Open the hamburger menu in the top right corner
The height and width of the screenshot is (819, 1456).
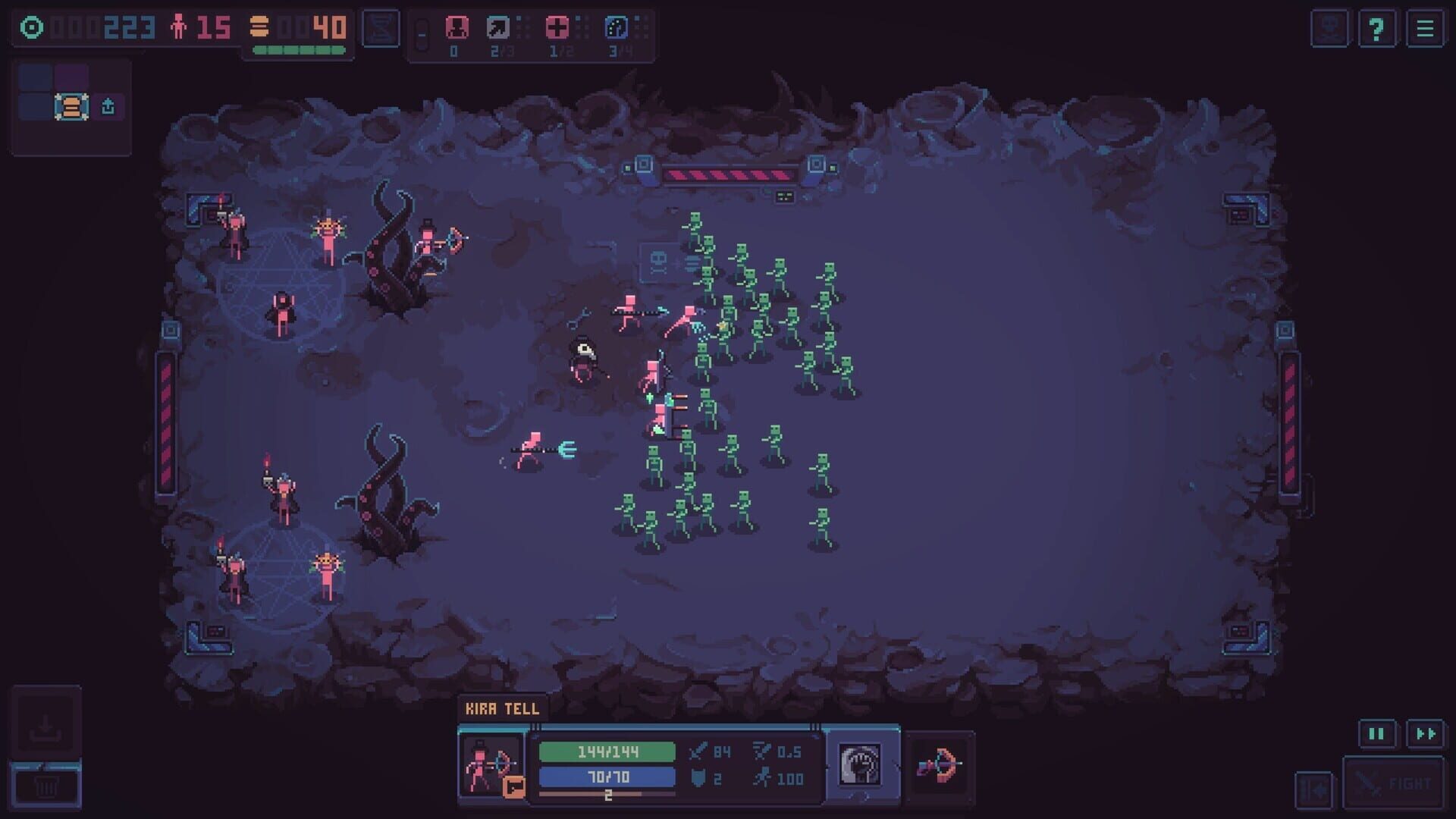1424,30
